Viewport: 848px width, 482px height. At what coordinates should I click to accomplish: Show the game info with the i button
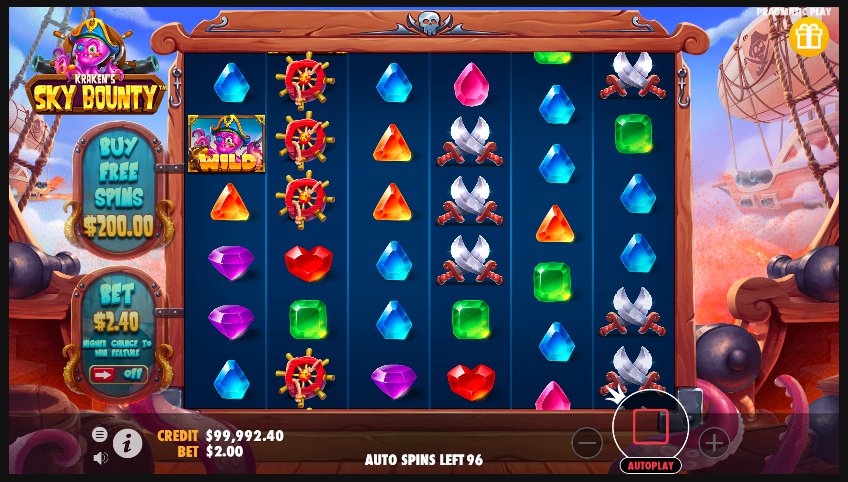coord(127,443)
